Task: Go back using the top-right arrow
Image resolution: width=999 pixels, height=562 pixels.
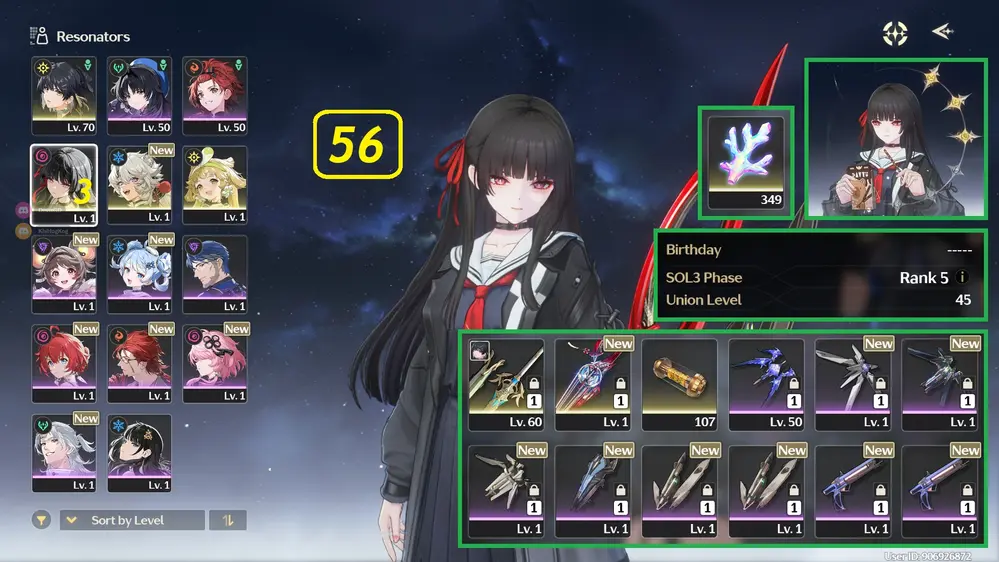Action: 942,32
